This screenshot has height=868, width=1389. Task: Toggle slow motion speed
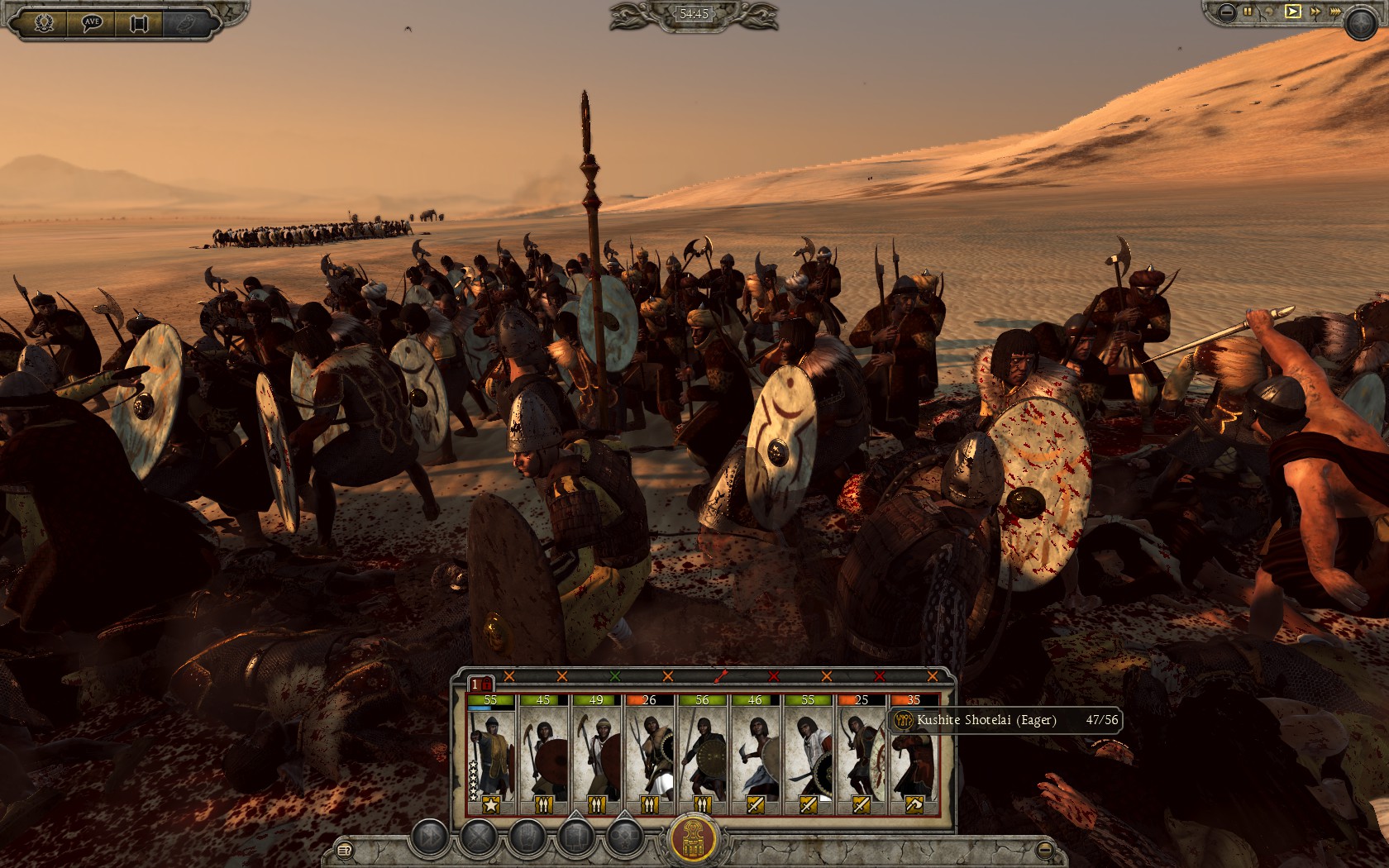click(x=1270, y=12)
